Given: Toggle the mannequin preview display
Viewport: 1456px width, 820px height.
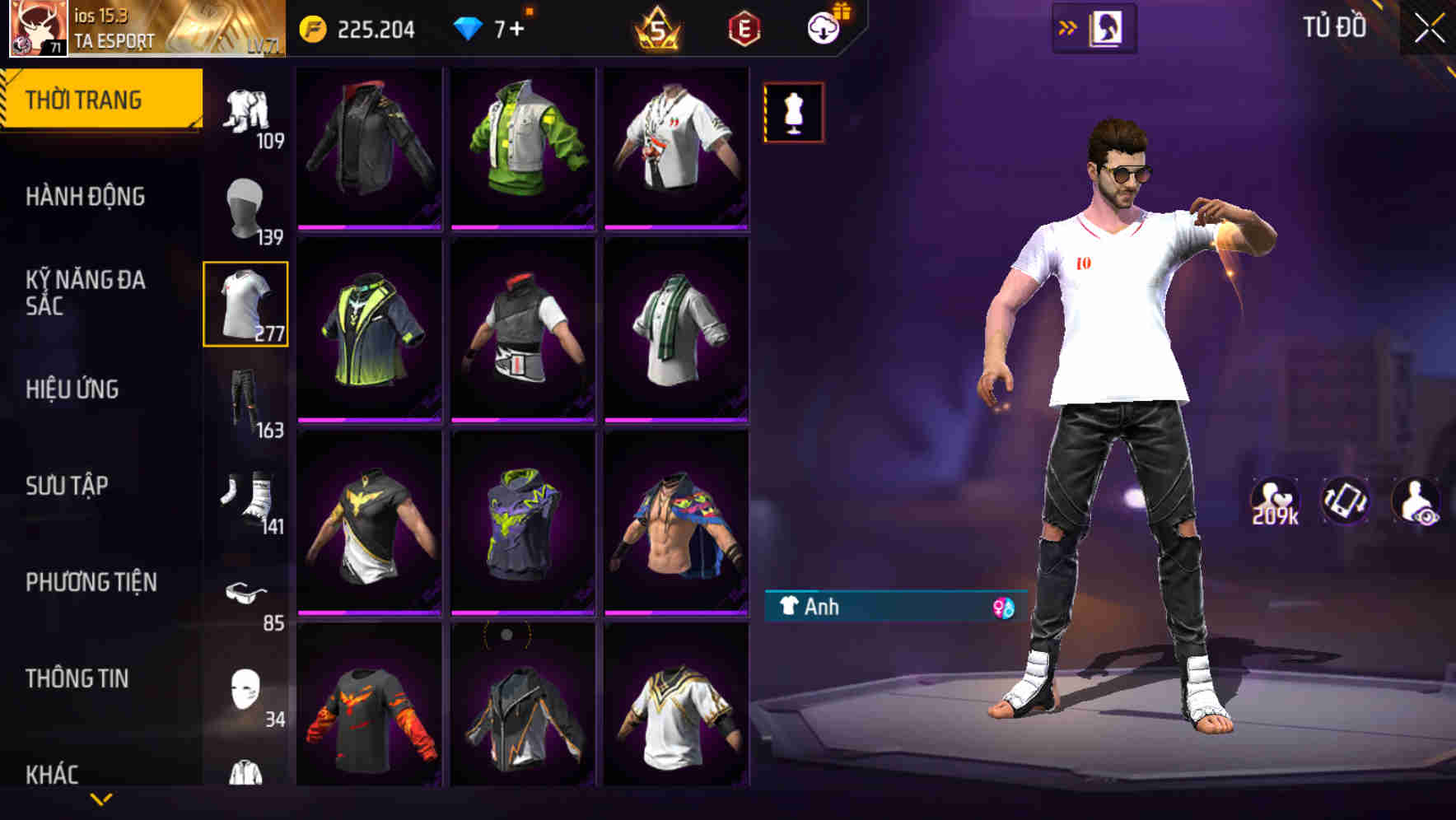Looking at the screenshot, I should click(793, 111).
